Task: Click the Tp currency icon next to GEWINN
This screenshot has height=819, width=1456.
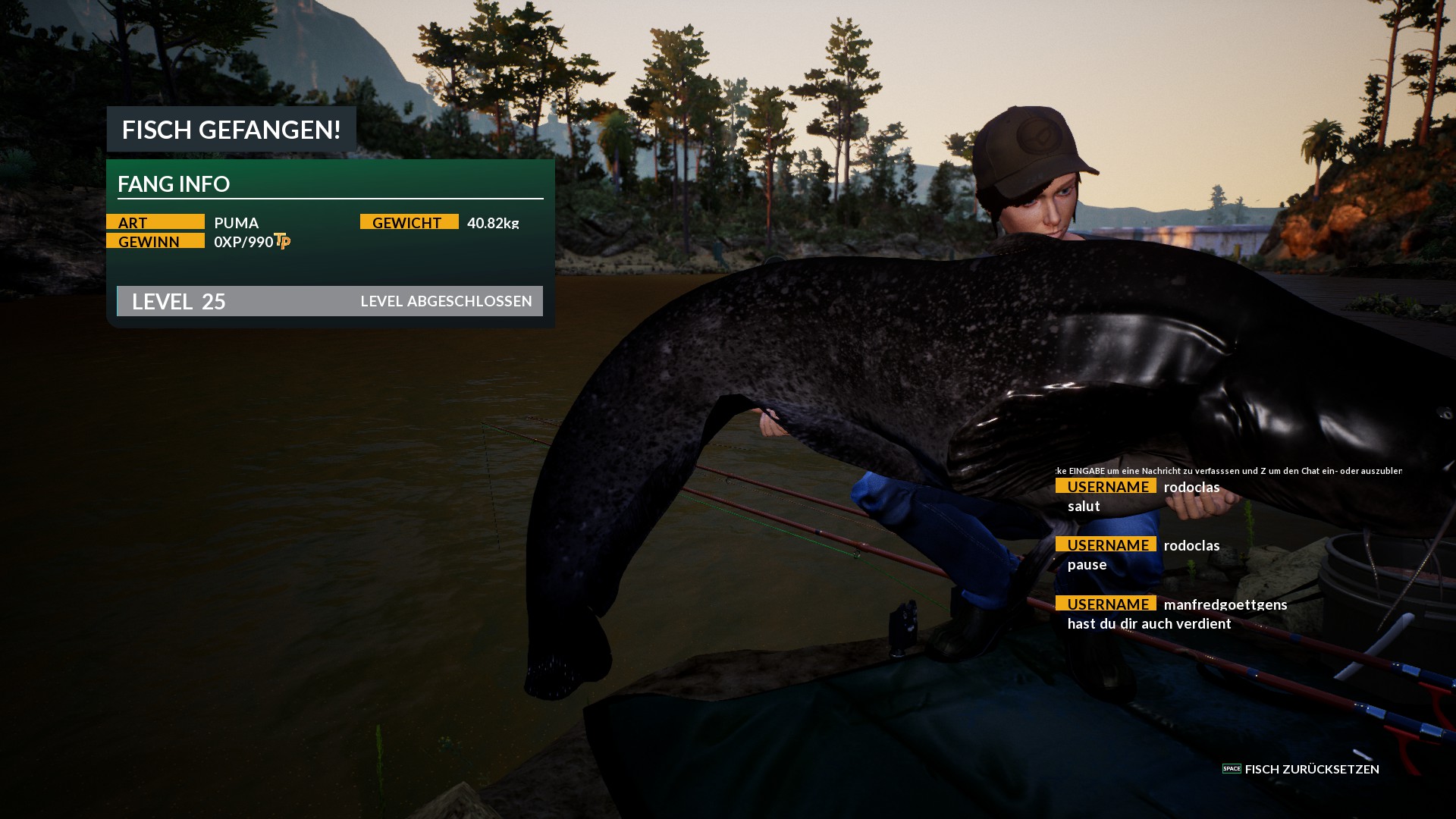Action: coord(282,243)
